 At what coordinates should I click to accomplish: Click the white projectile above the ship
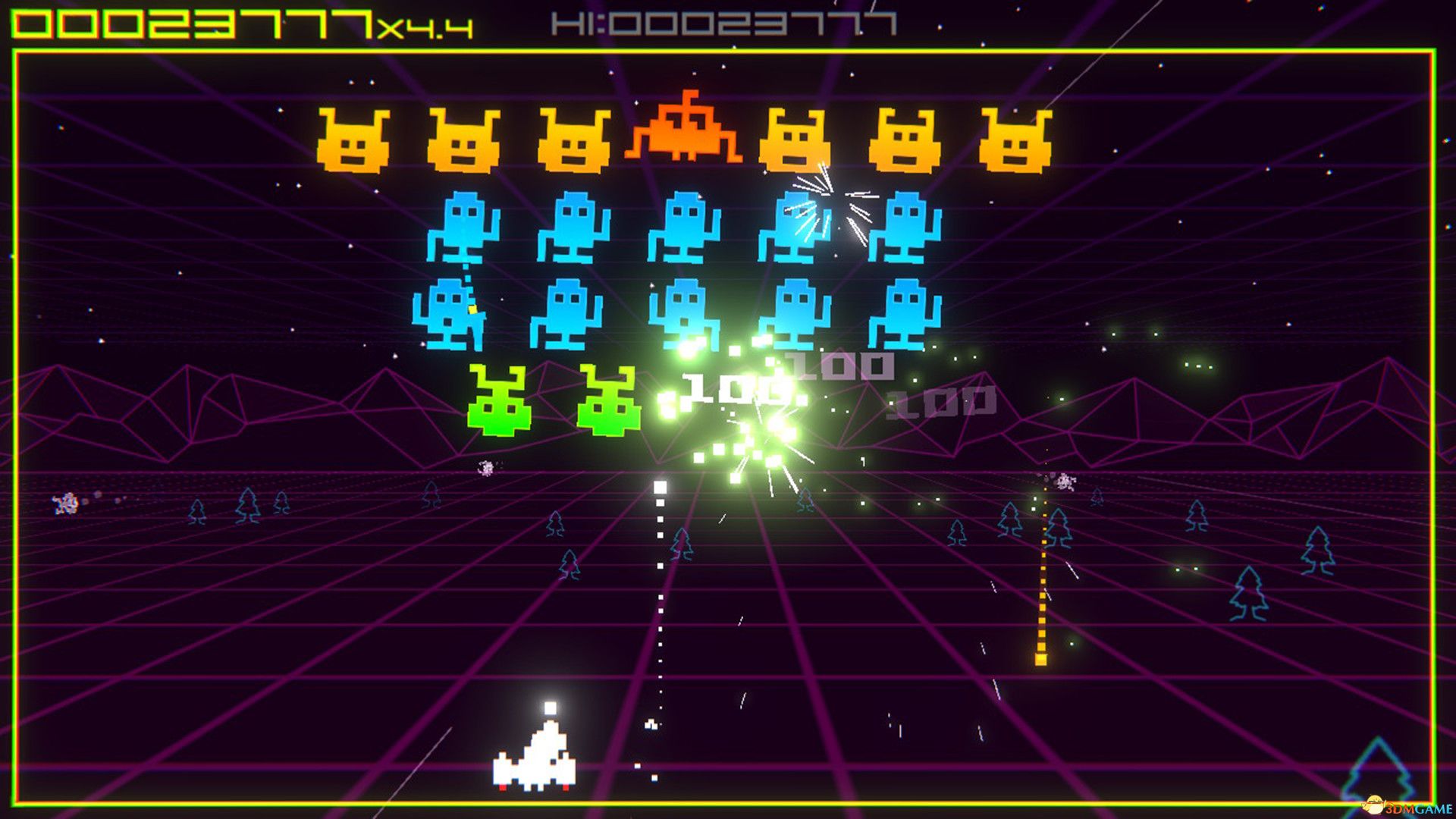pos(550,709)
